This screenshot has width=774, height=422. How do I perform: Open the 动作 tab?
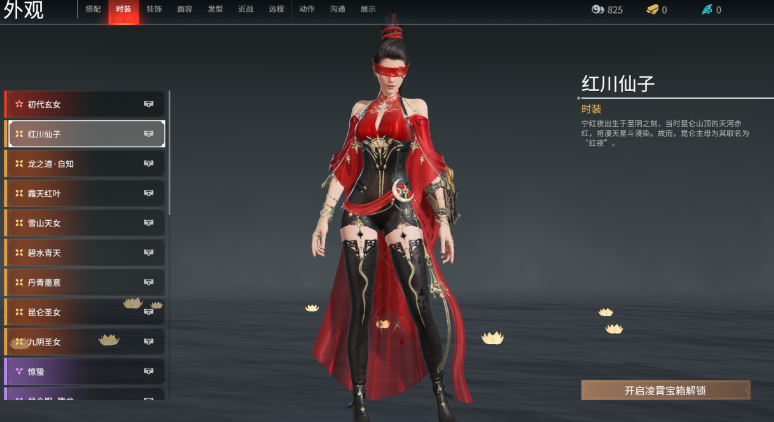307,9
